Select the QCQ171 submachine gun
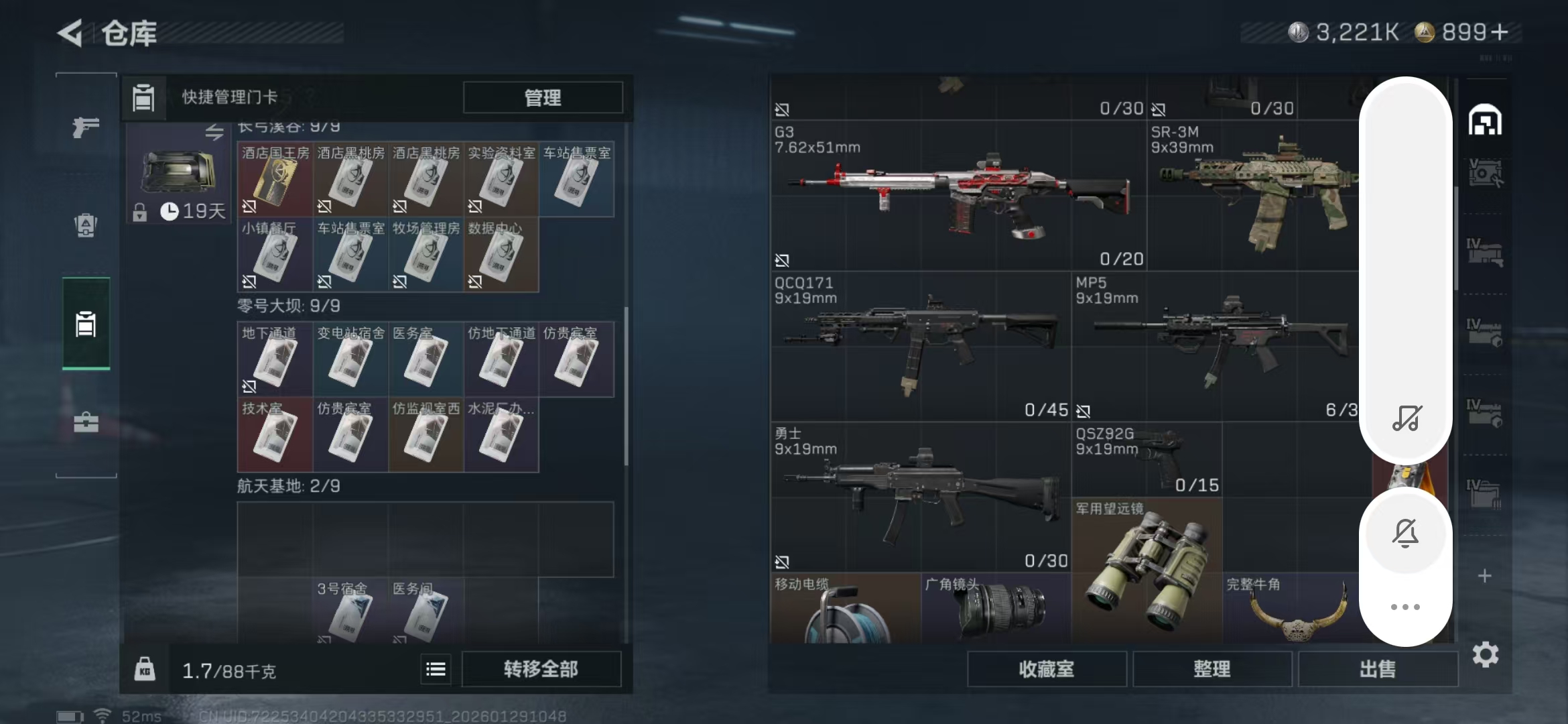This screenshot has width=1568, height=724. coord(920,347)
